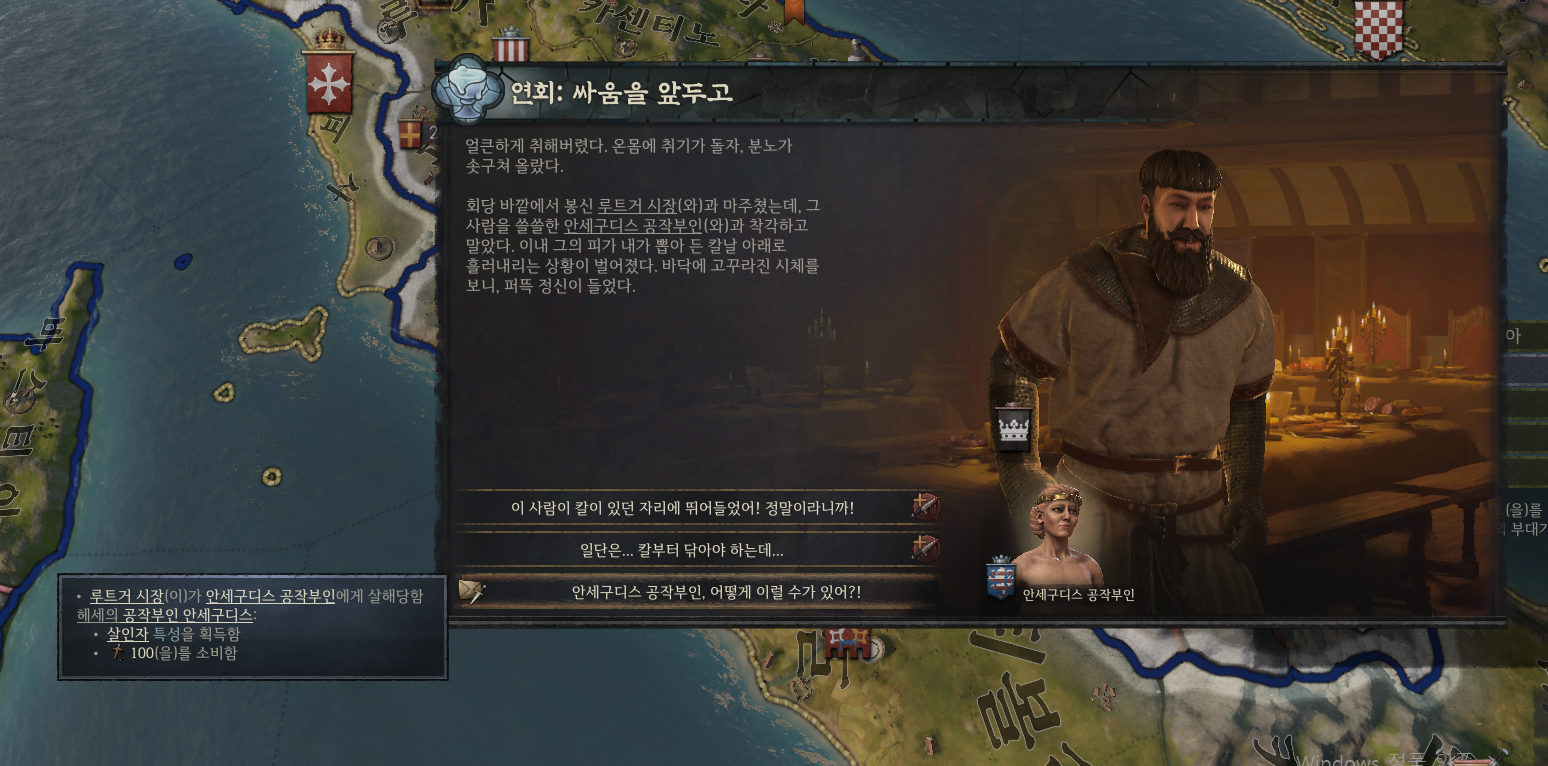Choose the reply "이 사람이 칼이 있던 자리에 뛰어들었어!"
1548x766 pixels.
coord(682,508)
